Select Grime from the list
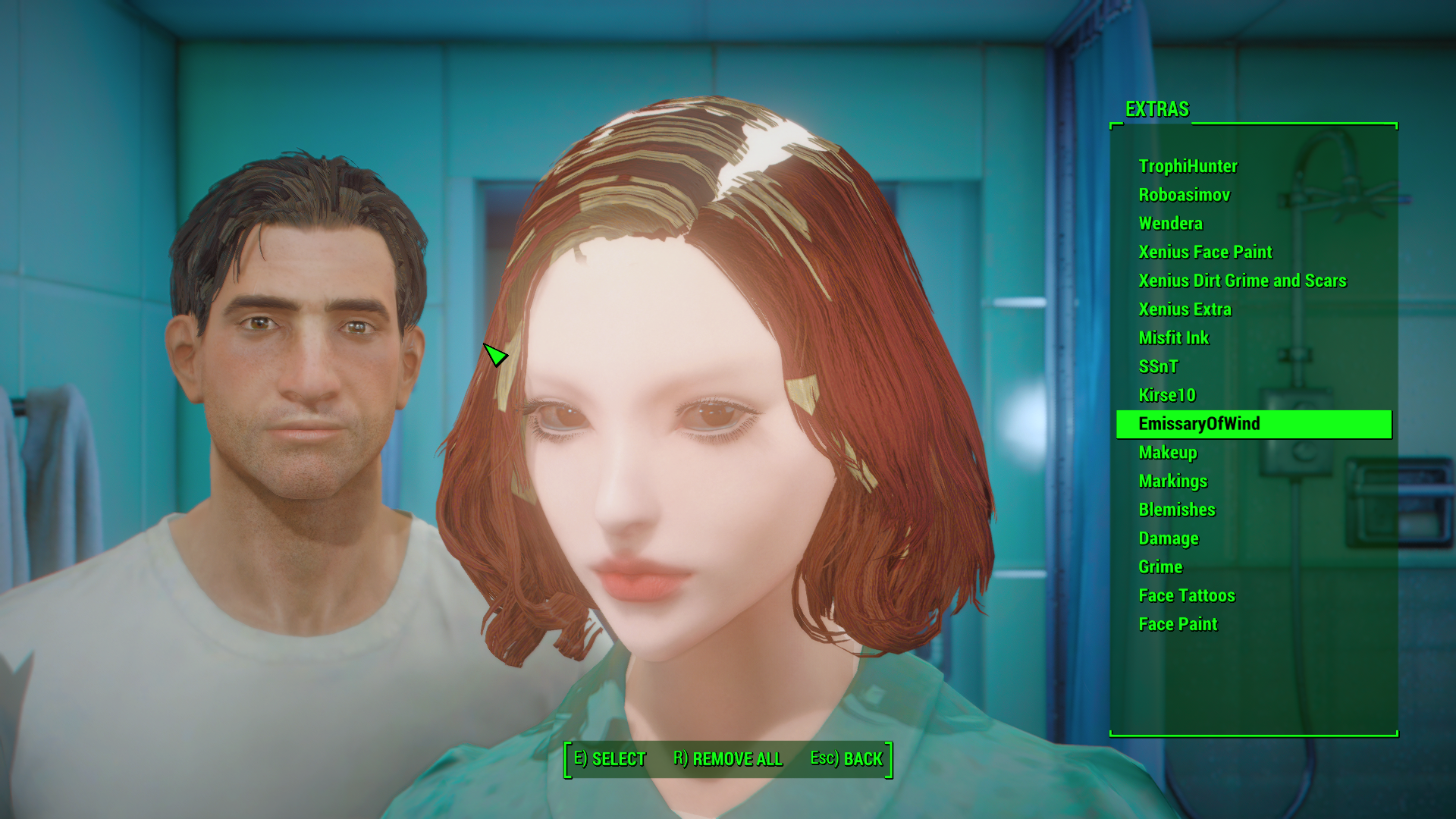Viewport: 1456px width, 819px height. pos(1159,566)
